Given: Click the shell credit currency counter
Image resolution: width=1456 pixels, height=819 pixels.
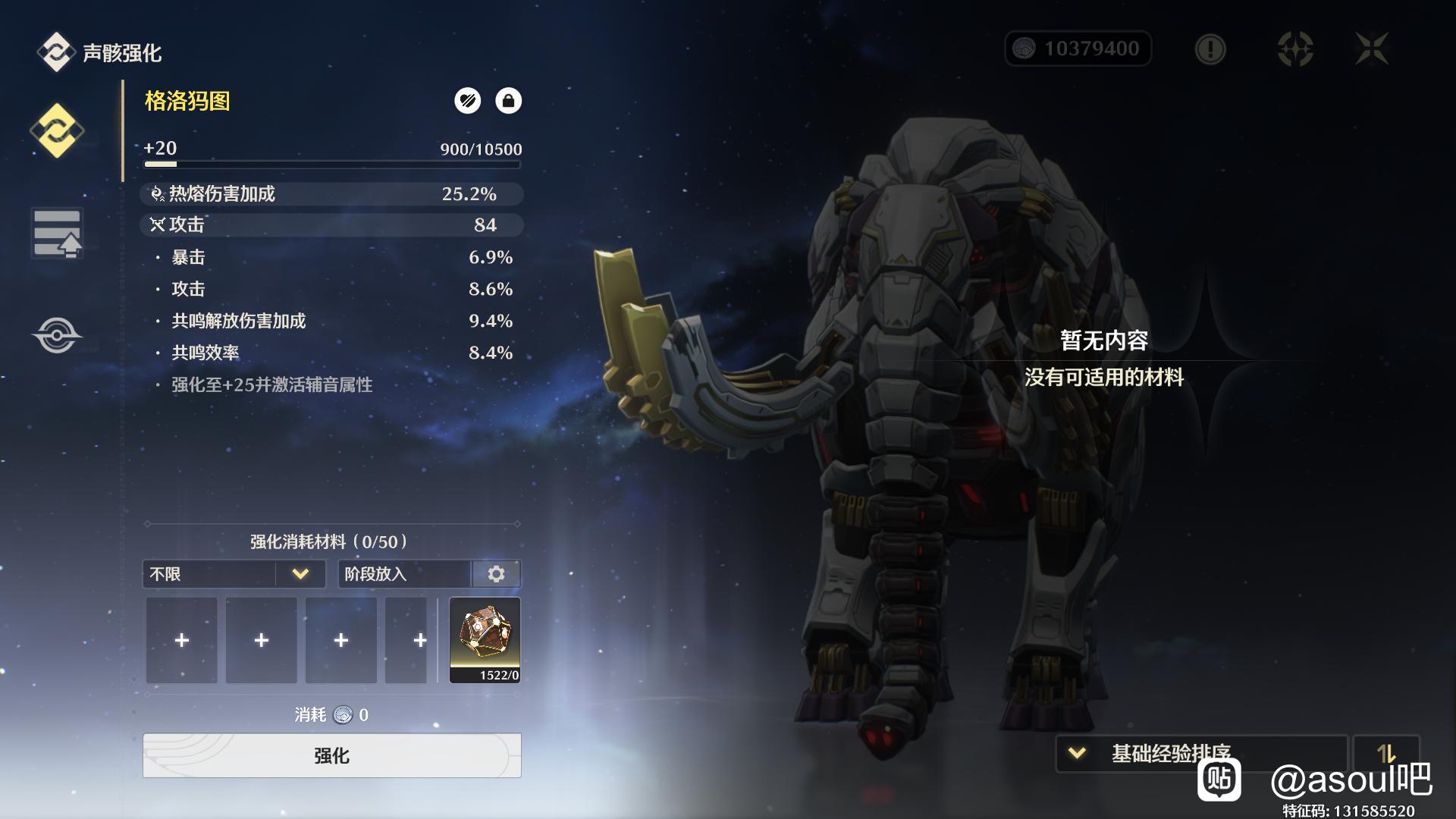Looking at the screenshot, I should (1078, 49).
